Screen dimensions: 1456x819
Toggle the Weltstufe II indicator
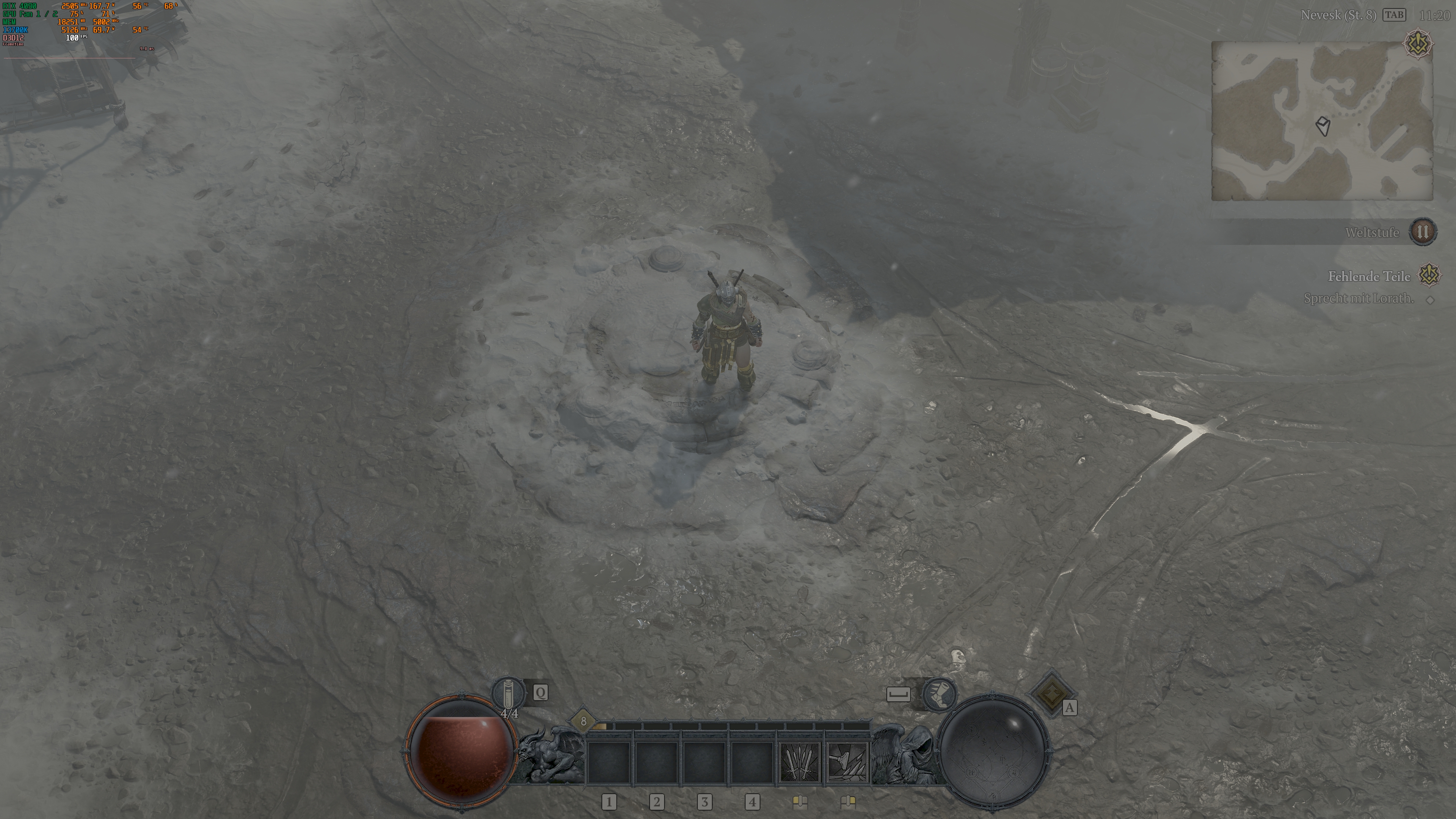coord(1424,232)
